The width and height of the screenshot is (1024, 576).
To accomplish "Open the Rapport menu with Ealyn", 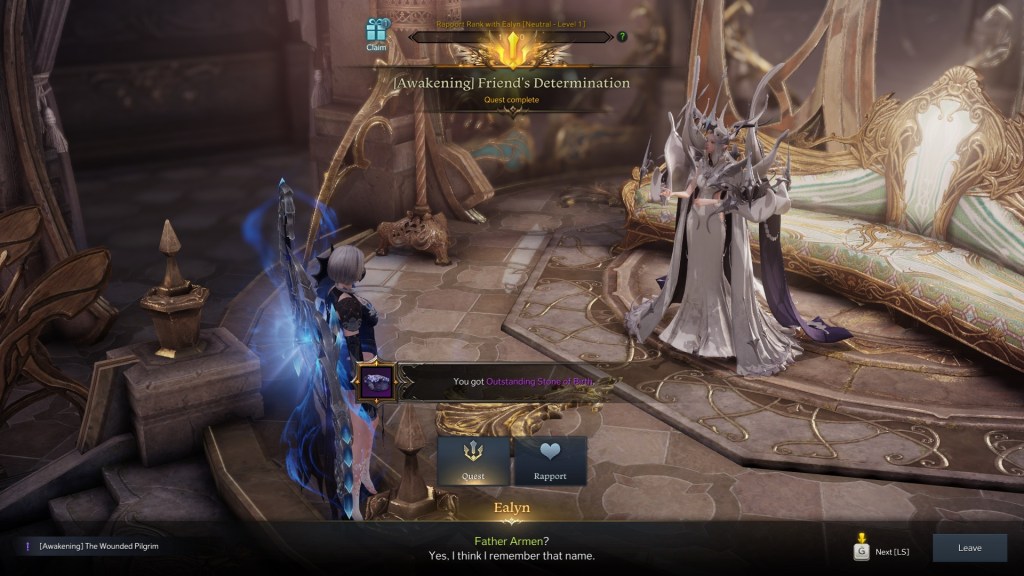I will [550, 461].
